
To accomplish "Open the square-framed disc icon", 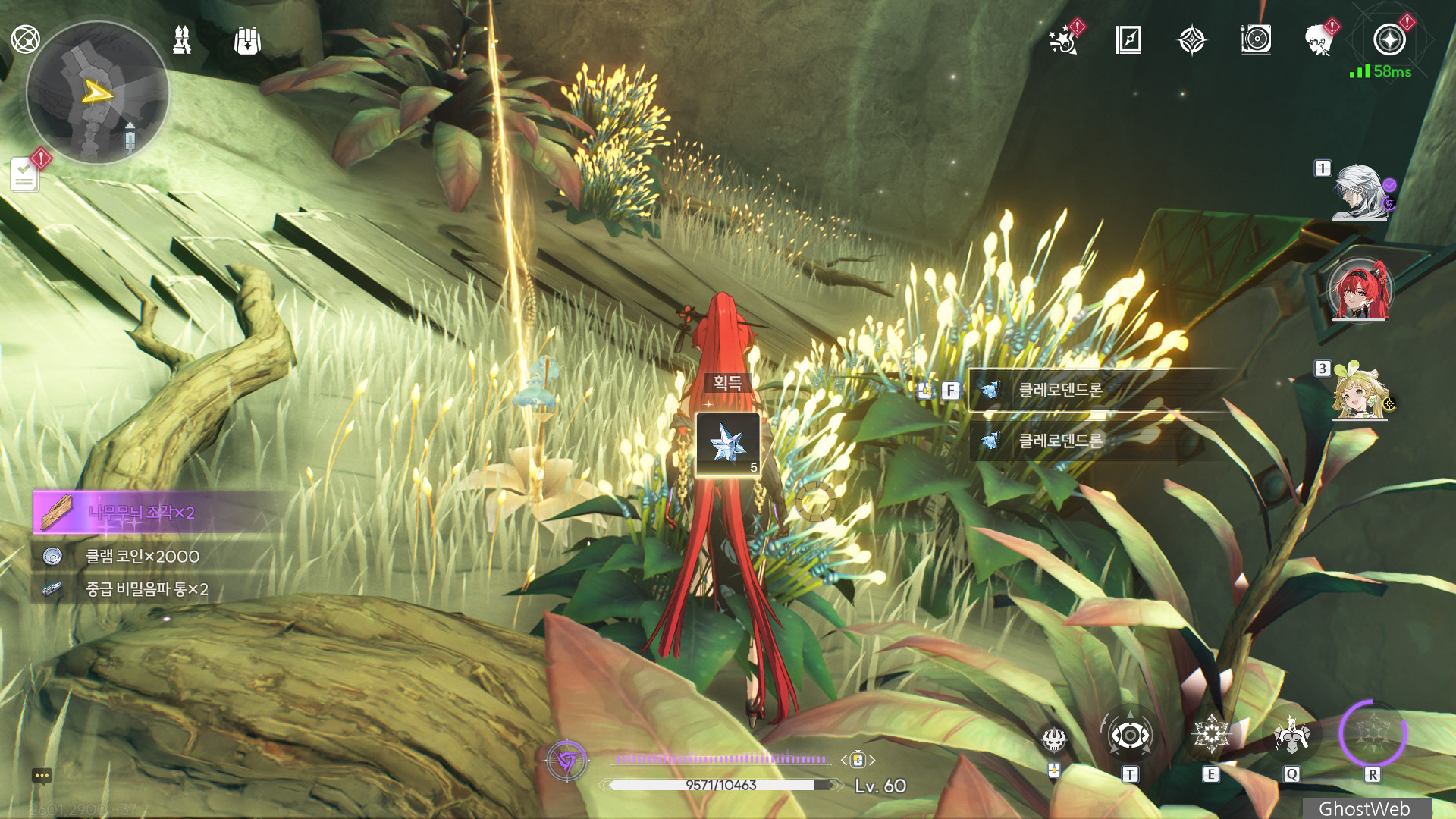I will [x=1256, y=39].
